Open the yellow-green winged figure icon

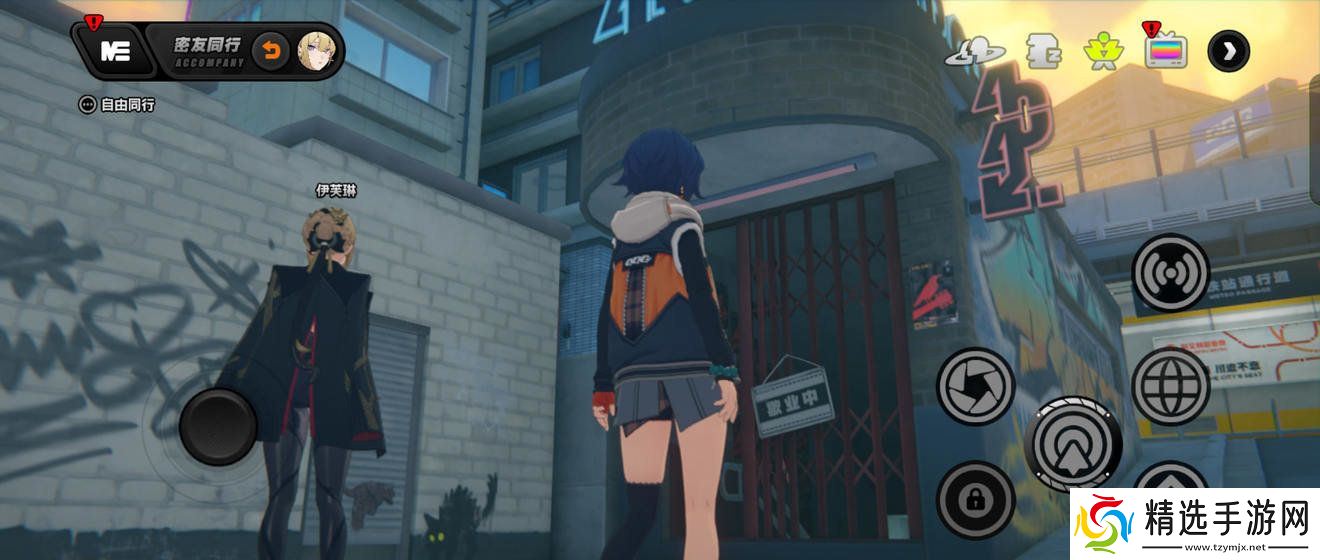1103,51
